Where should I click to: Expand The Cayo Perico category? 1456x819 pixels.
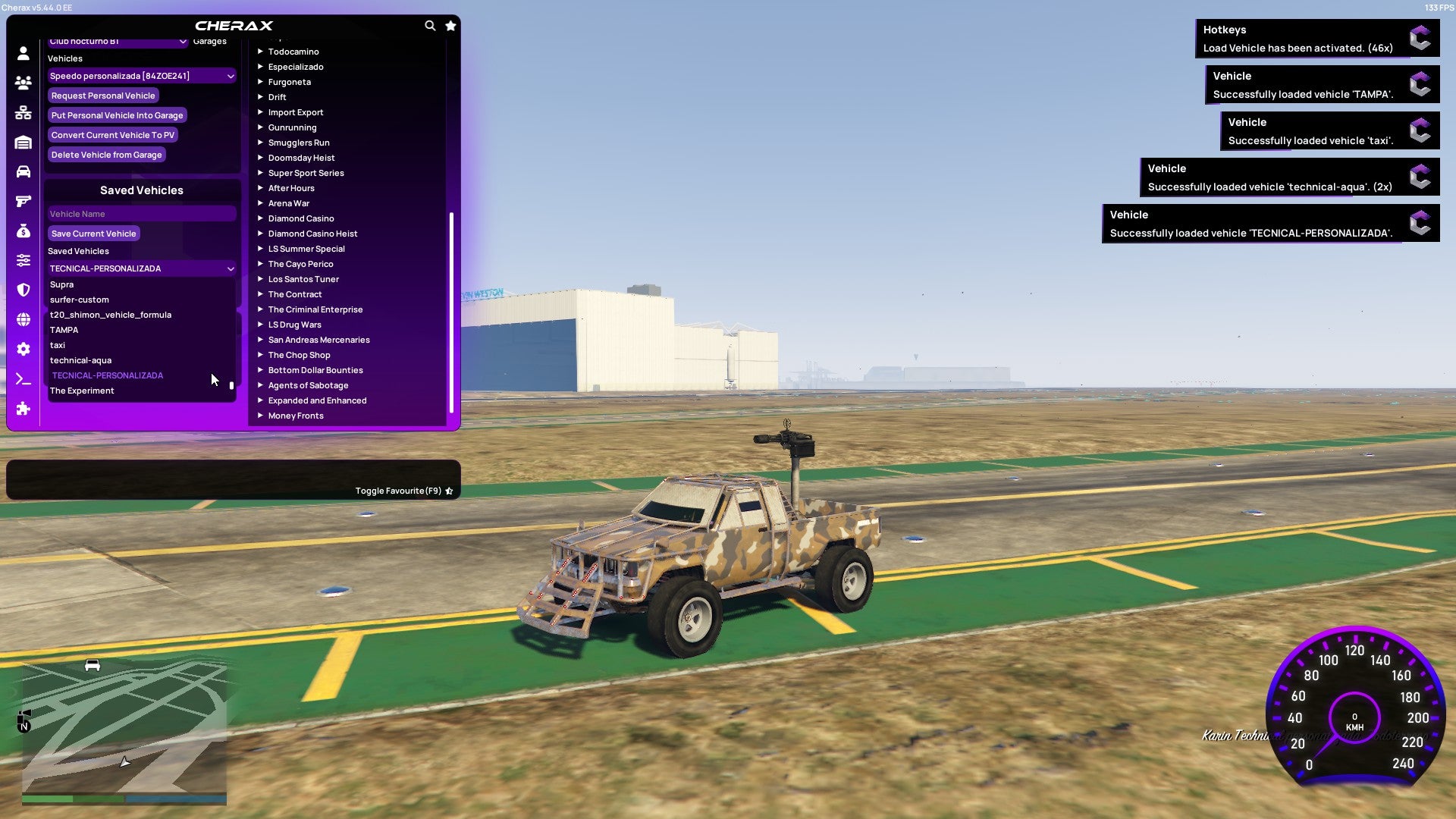300,264
